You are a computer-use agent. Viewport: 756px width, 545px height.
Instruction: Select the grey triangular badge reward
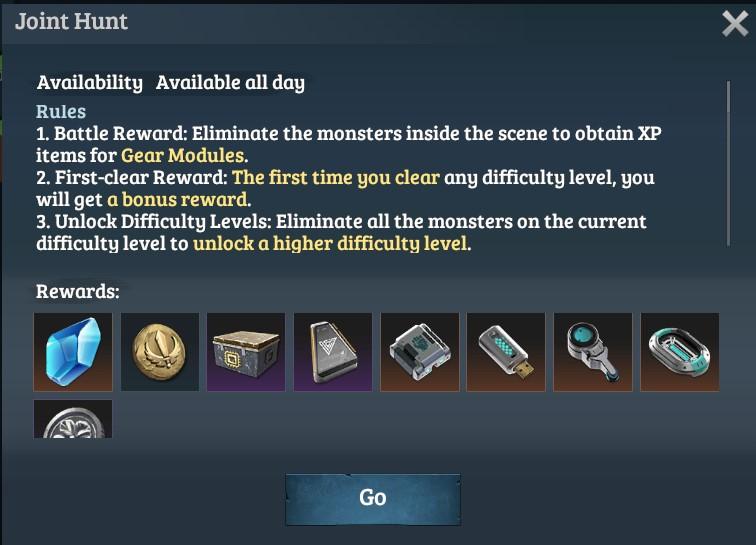pyautogui.click(x=333, y=352)
